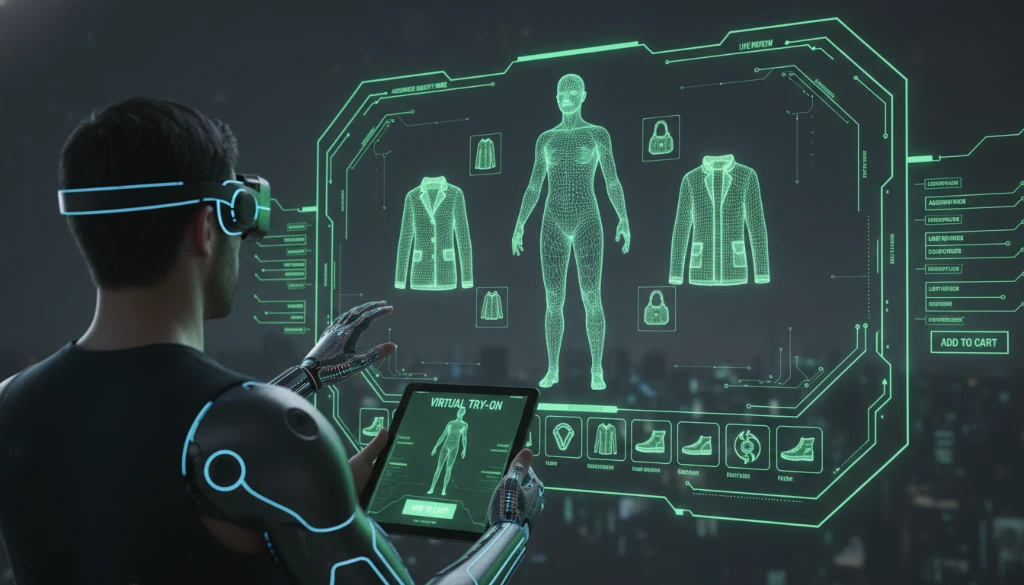Select the large zip-front jacket wireframe
The width and height of the screenshot is (1024, 585).
click(x=719, y=221)
